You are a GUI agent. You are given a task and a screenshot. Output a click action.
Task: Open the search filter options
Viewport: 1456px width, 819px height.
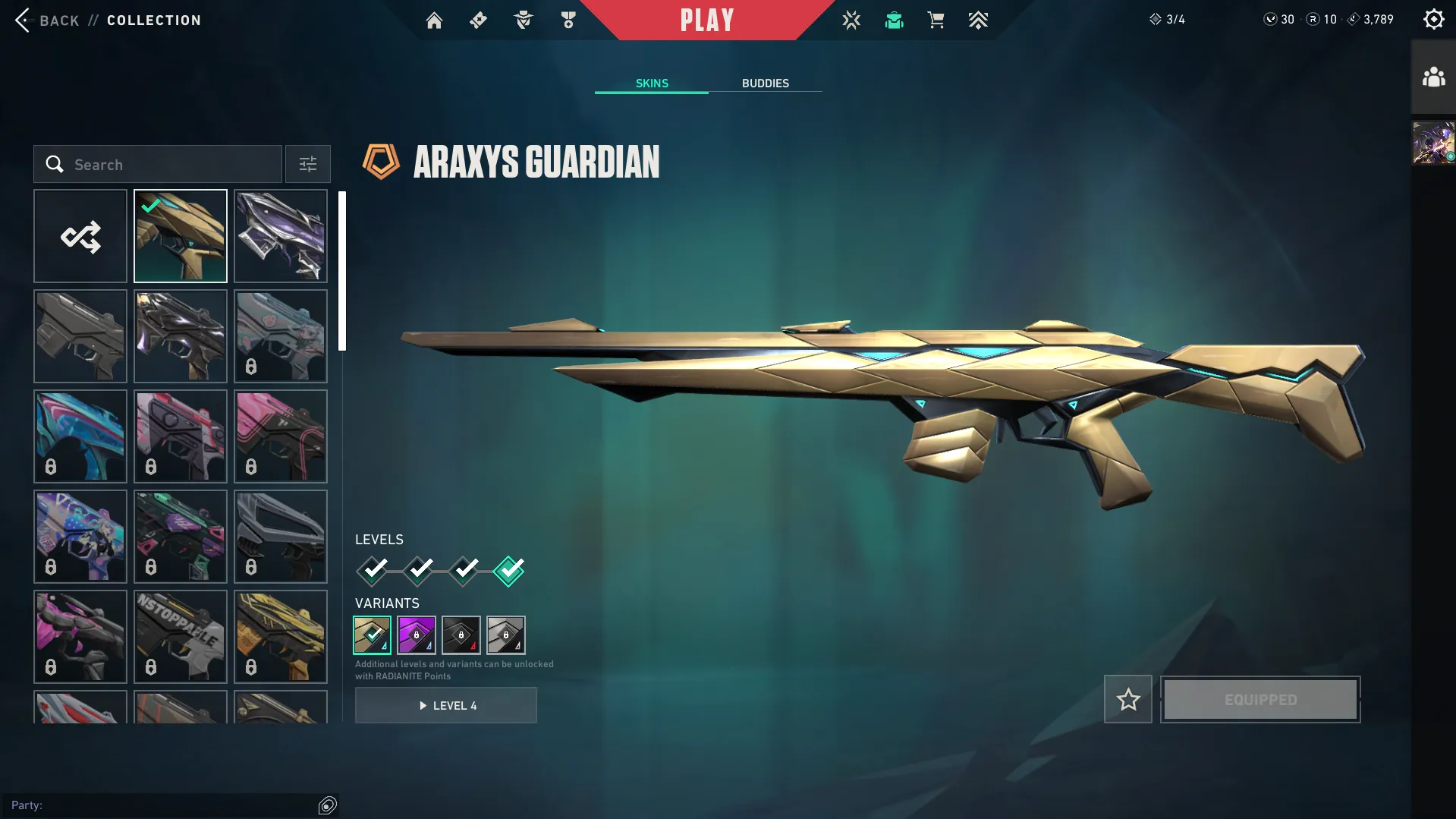pyautogui.click(x=307, y=164)
